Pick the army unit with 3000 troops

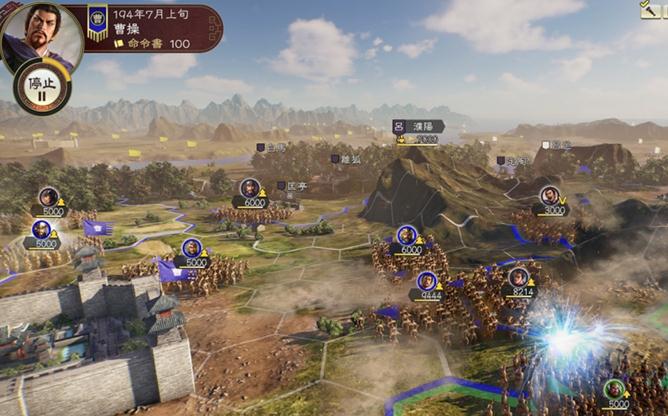[550, 198]
